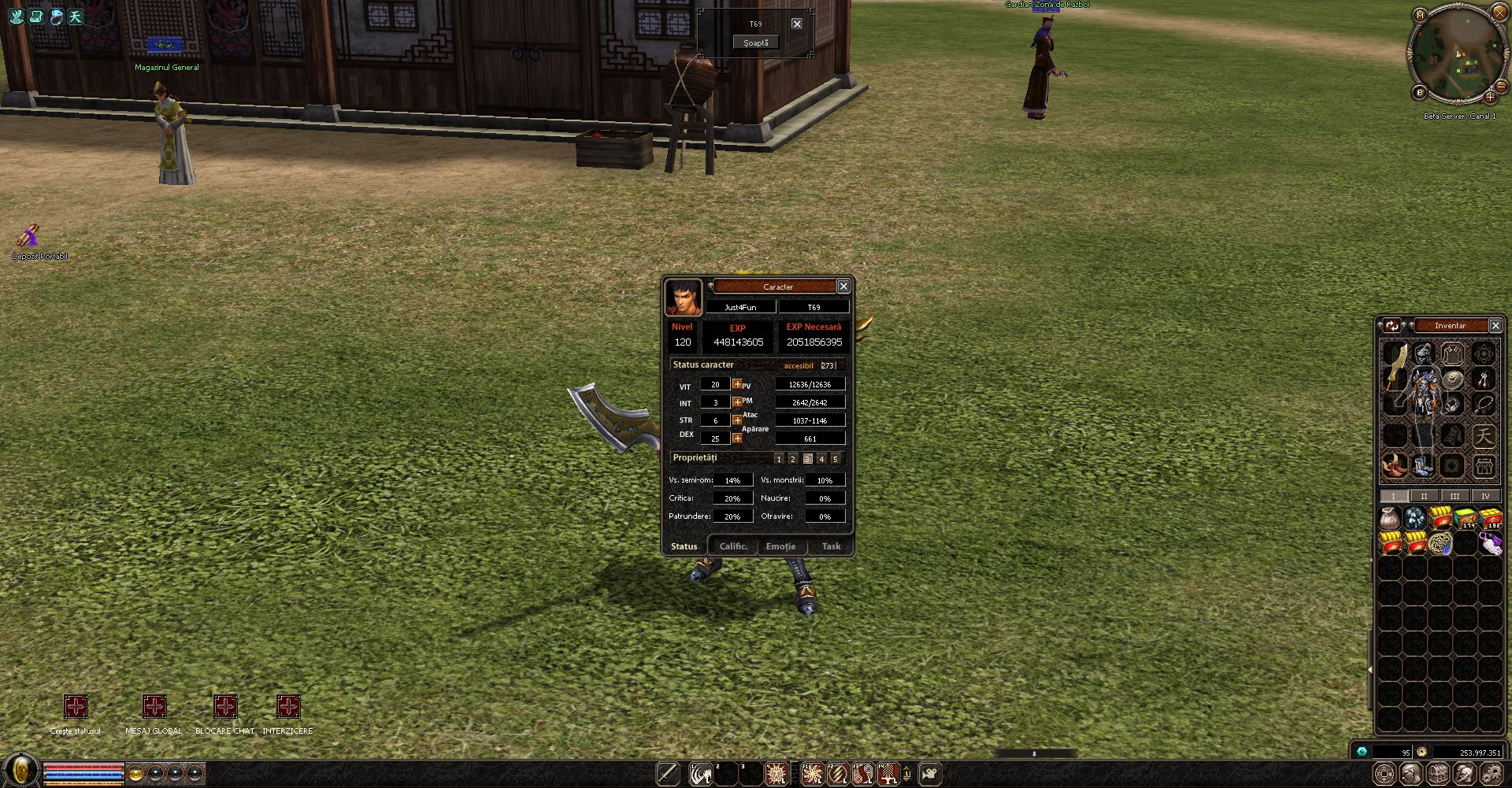Close the T69 whisper popup
Screen dimensions: 1512x788
tap(797, 24)
